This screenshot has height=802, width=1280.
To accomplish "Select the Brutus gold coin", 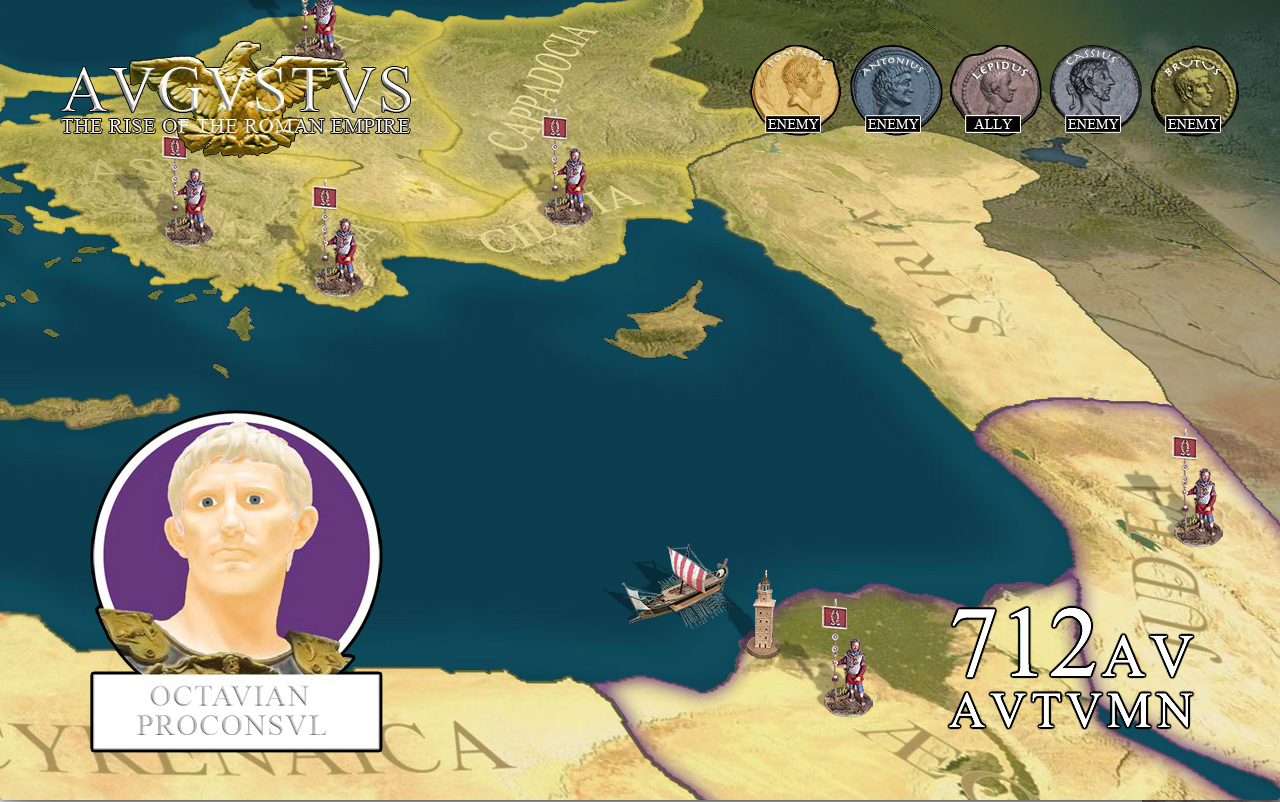I will click(1194, 86).
